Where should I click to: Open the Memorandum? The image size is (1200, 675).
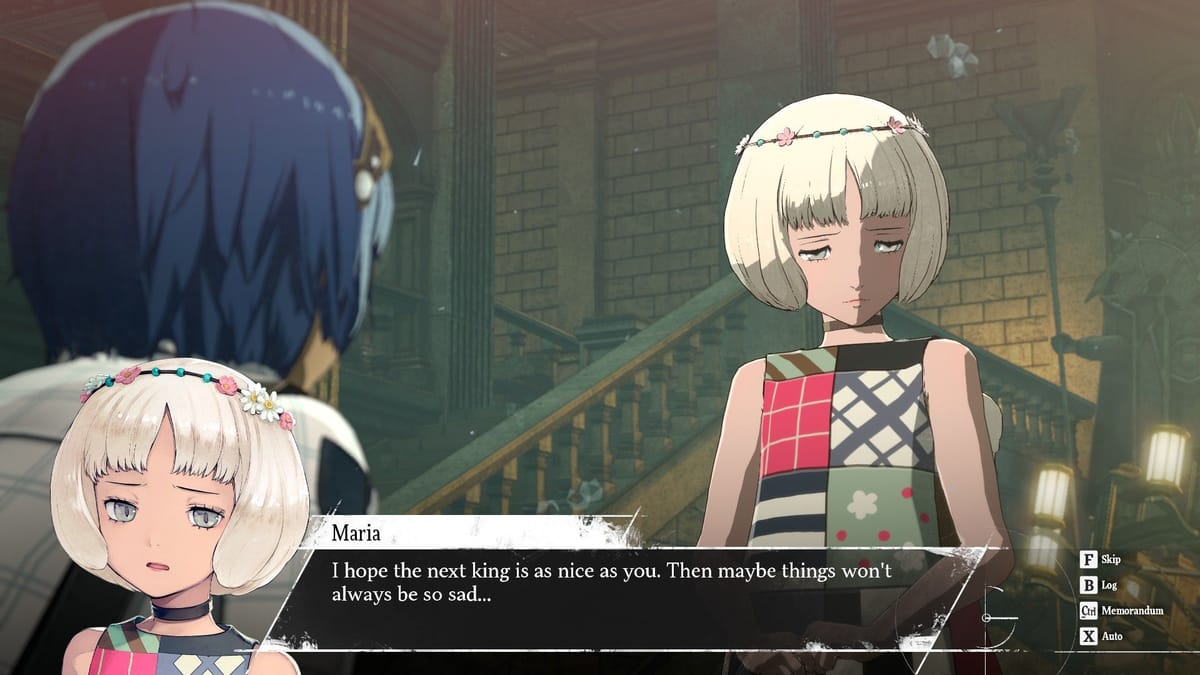1118,610
